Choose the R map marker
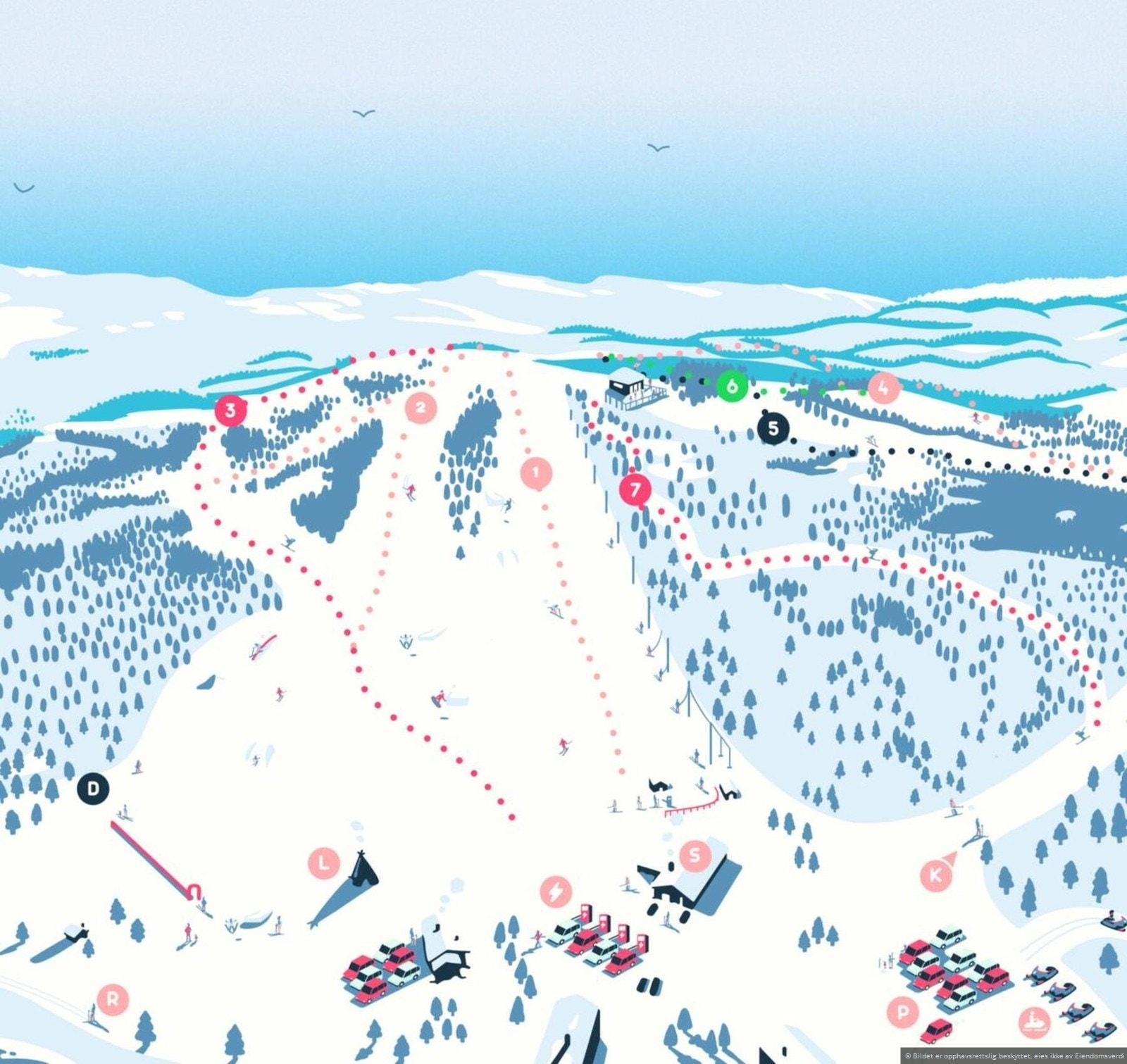Screen dimensions: 1127x1064 click(x=113, y=999)
